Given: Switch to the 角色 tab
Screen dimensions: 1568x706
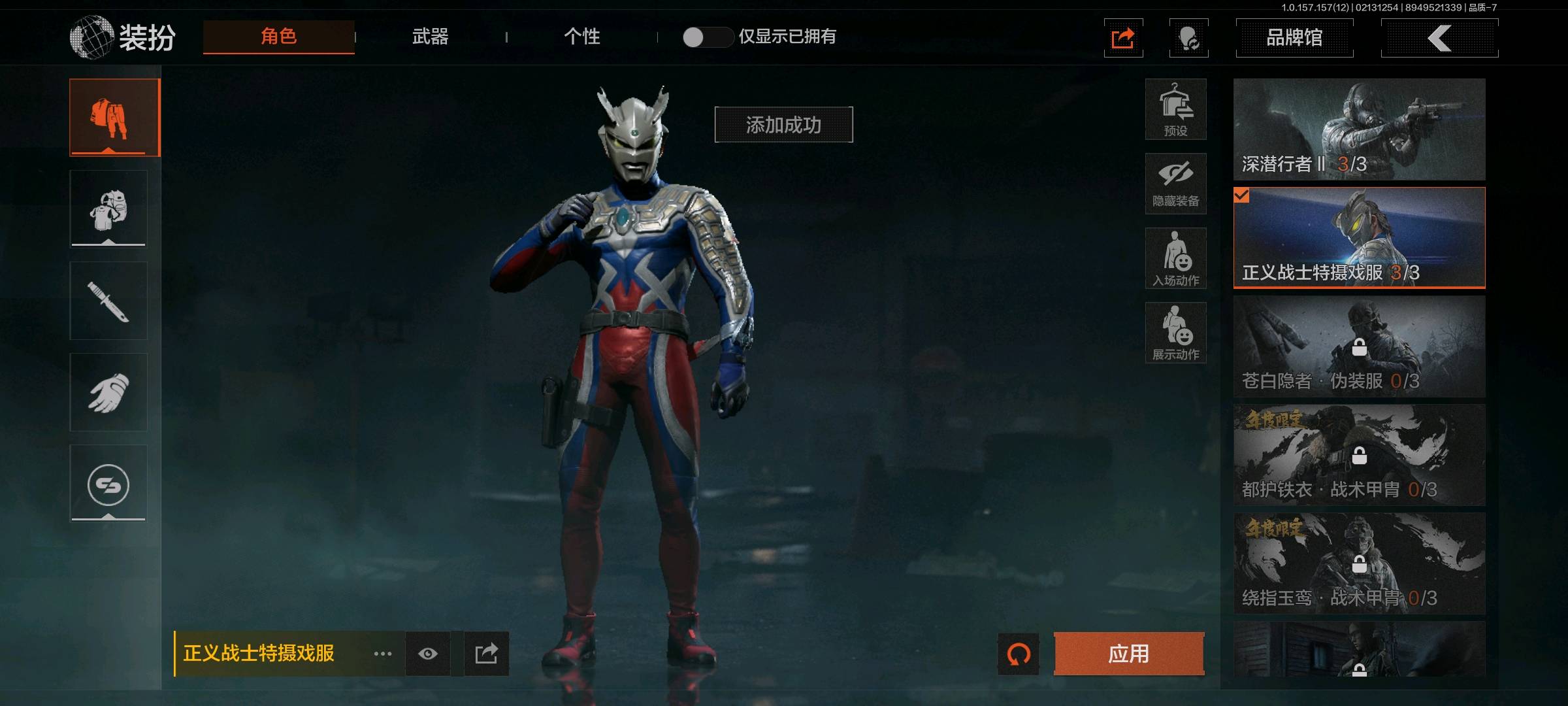Looking at the screenshot, I should coord(279,37).
